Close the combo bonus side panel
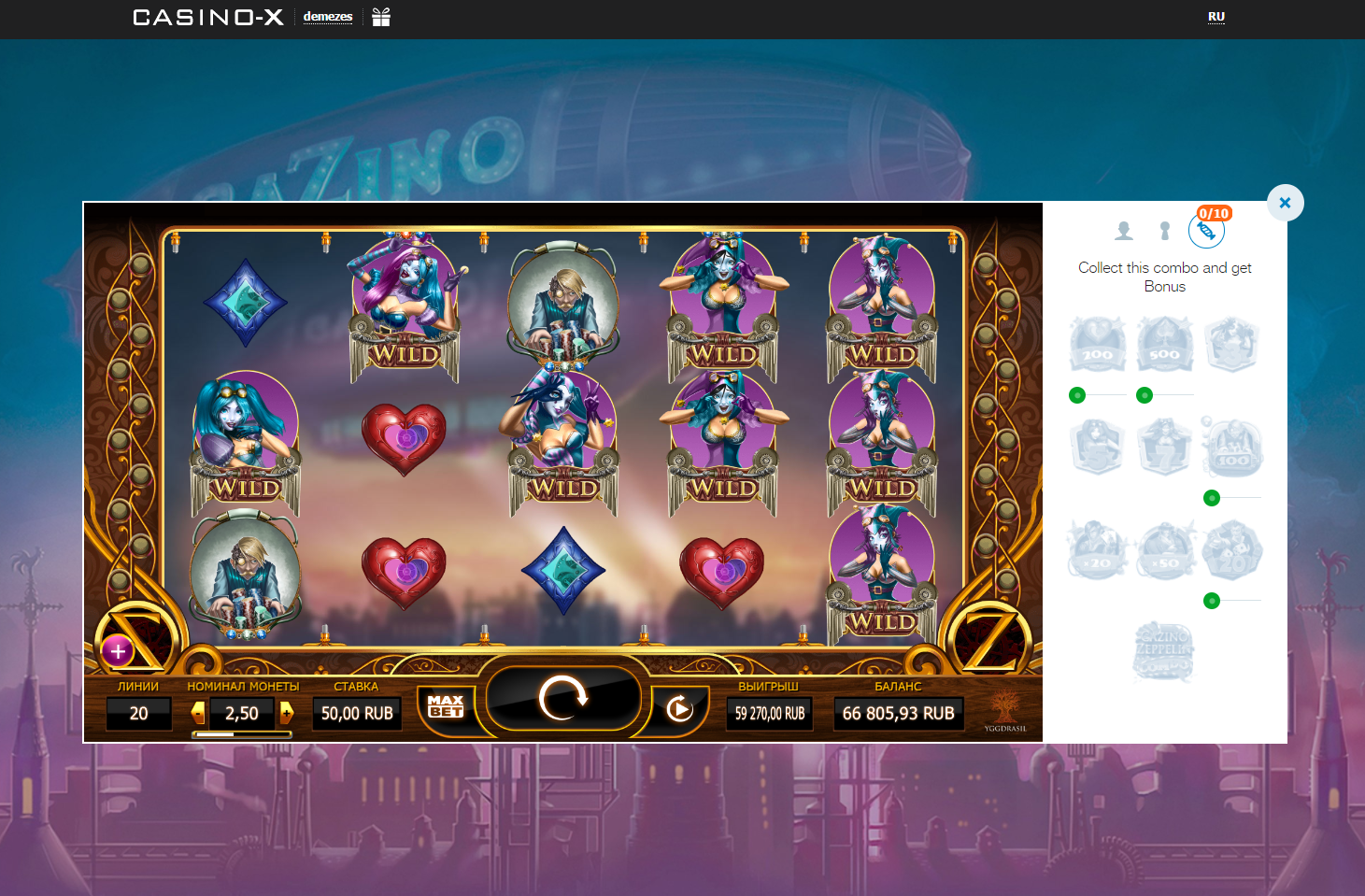This screenshot has height=896, width=1365. (1285, 203)
